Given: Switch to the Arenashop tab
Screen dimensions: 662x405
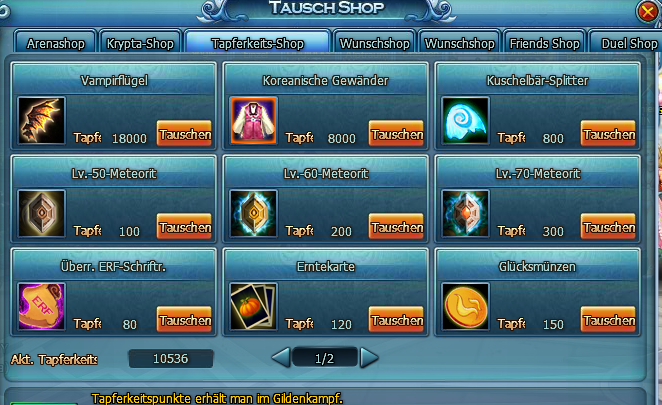Looking at the screenshot, I should pos(56,44).
